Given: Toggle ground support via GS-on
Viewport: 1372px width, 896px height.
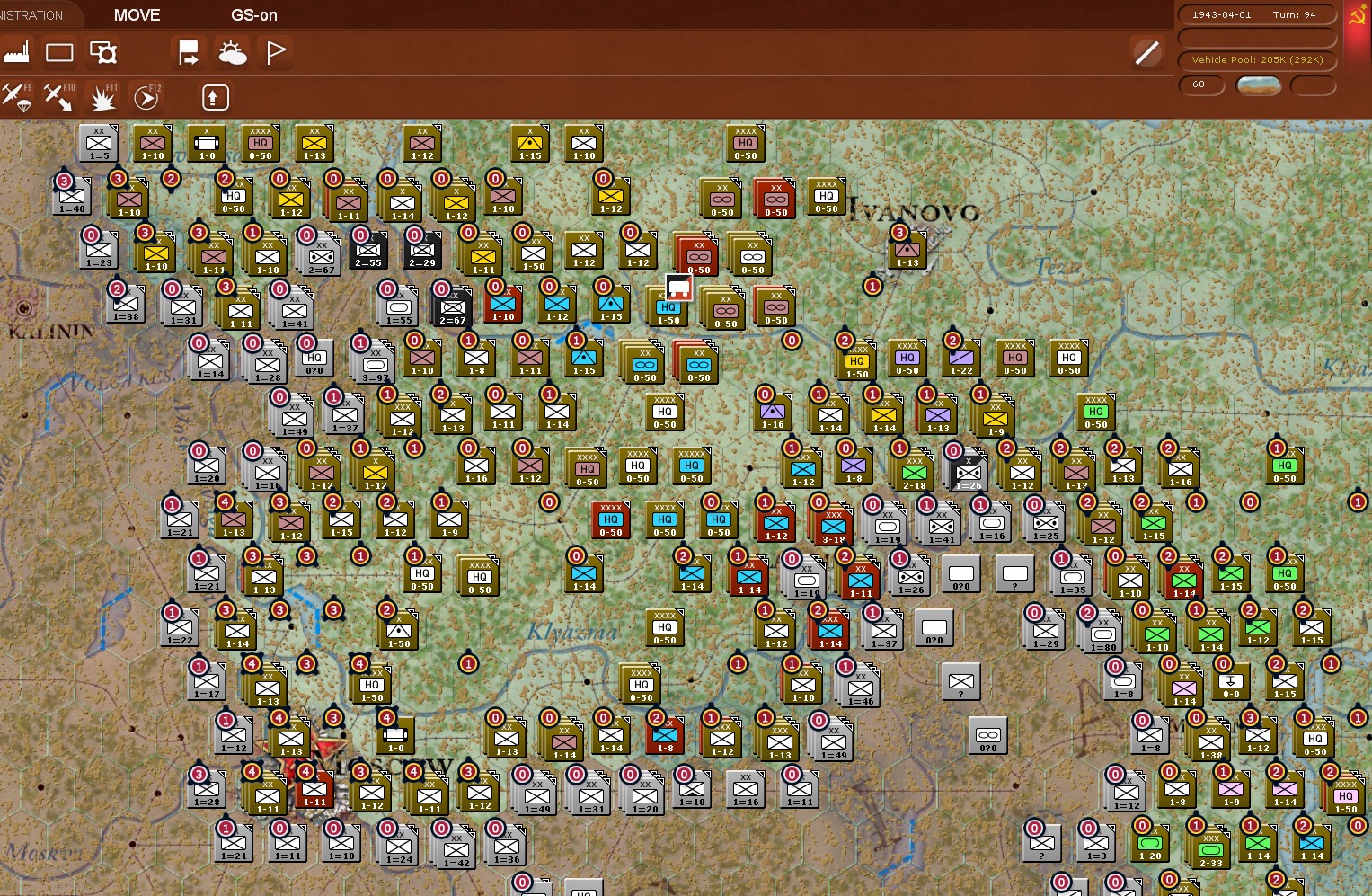Looking at the screenshot, I should click(x=252, y=14).
